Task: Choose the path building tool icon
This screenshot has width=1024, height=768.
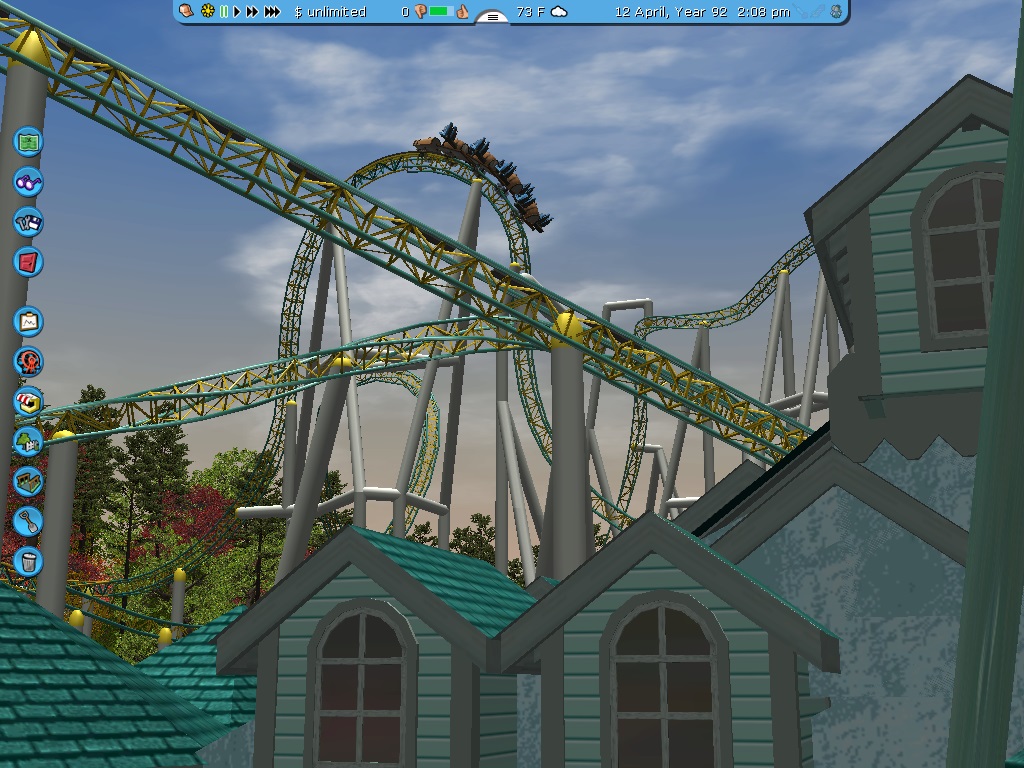Action: (29, 480)
